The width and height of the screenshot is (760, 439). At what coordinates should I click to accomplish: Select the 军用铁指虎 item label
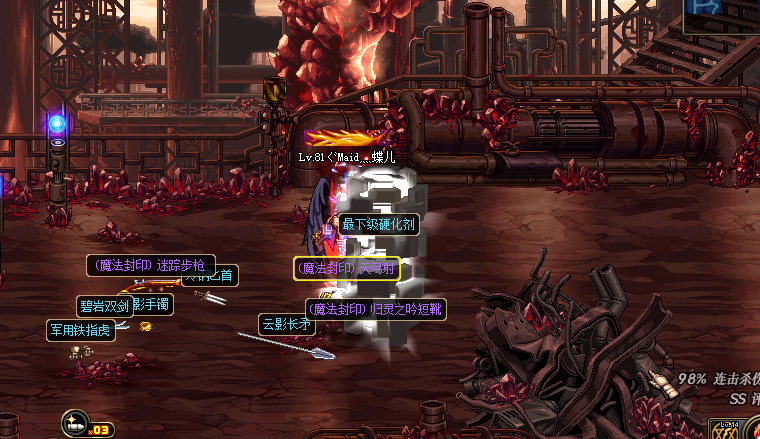80,329
